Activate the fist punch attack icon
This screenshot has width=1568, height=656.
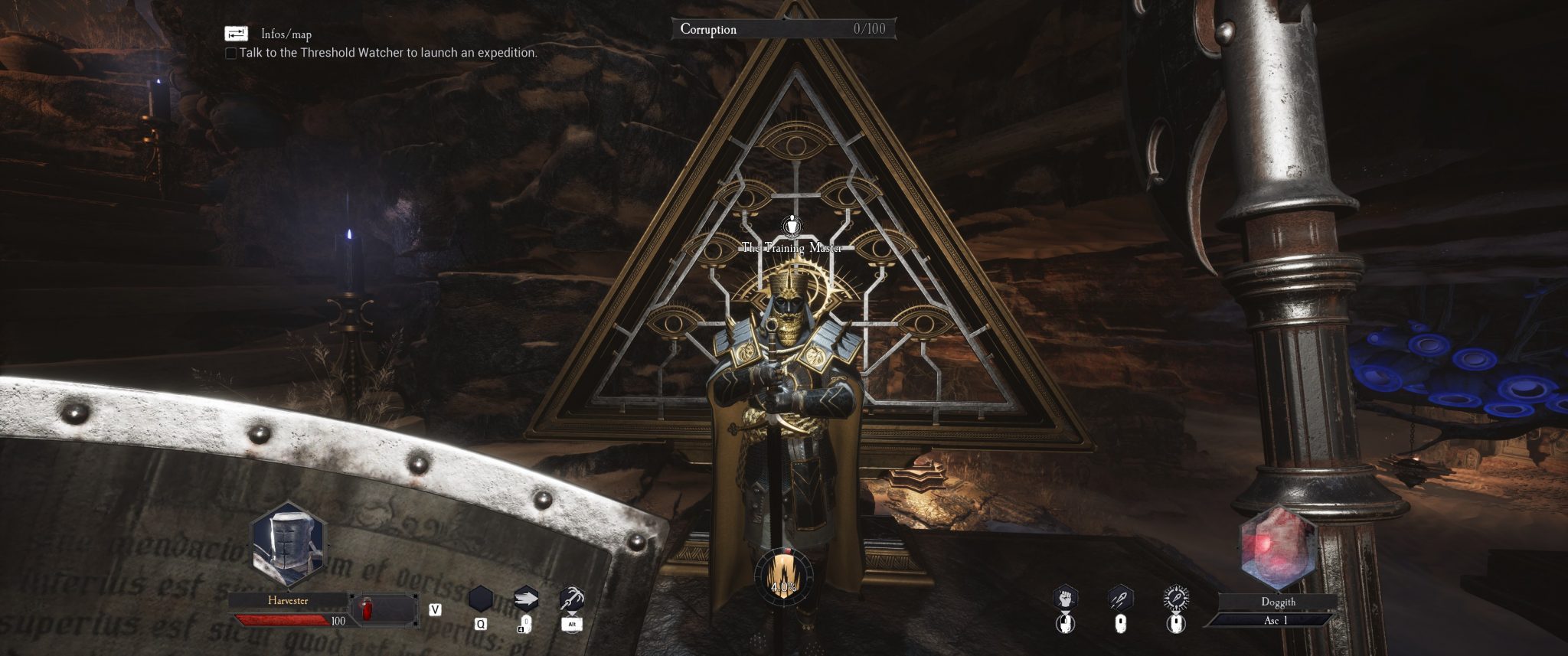(x=1066, y=598)
